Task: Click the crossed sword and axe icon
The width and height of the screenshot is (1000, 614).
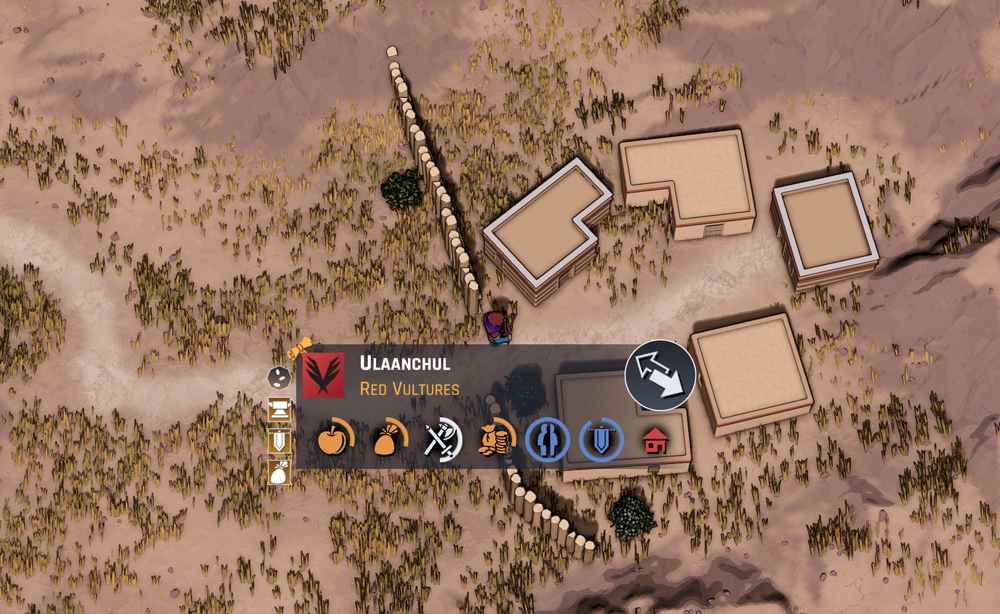Action: tap(441, 439)
